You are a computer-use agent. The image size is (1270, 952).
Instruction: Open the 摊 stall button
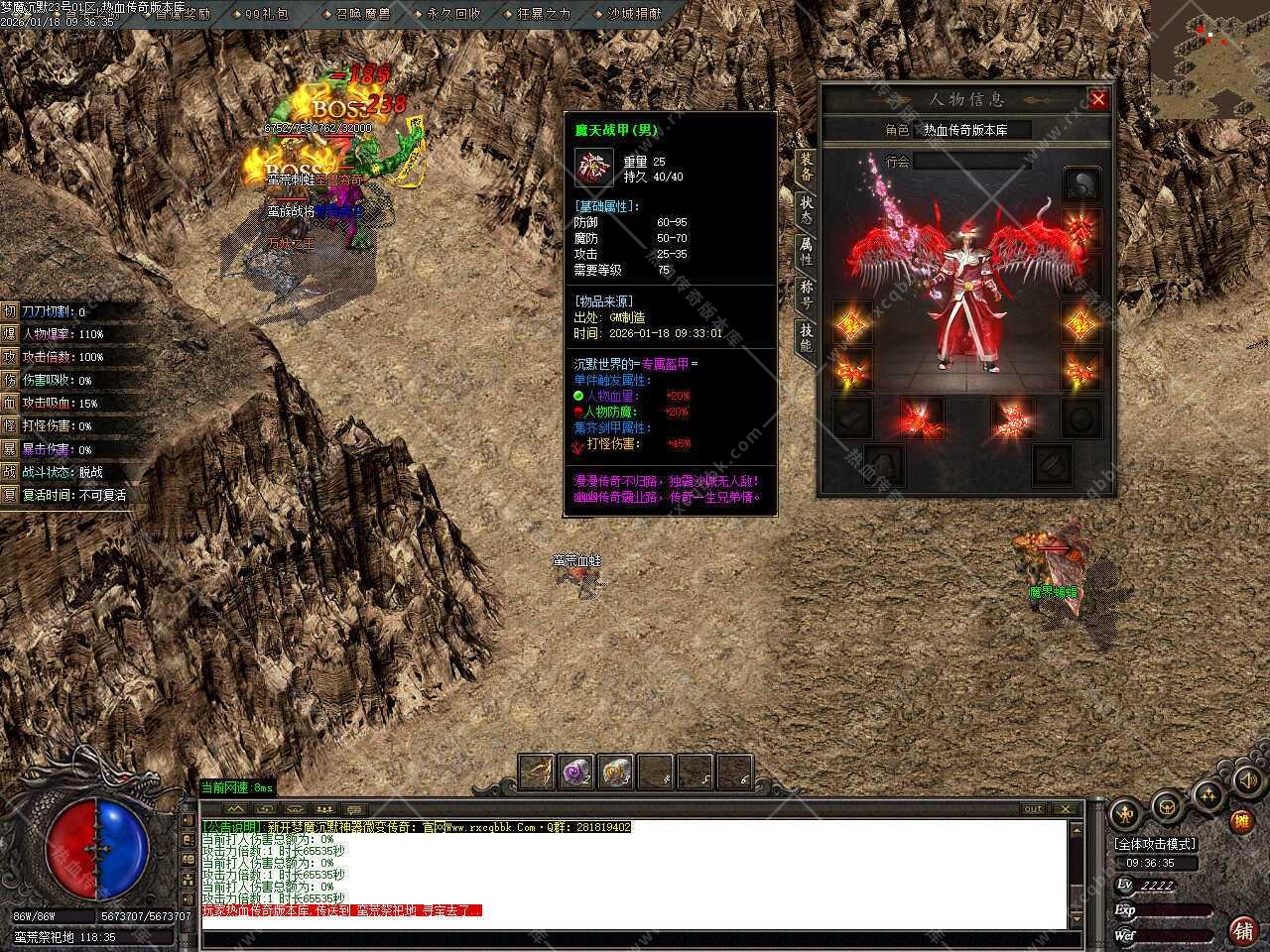click(x=1240, y=821)
